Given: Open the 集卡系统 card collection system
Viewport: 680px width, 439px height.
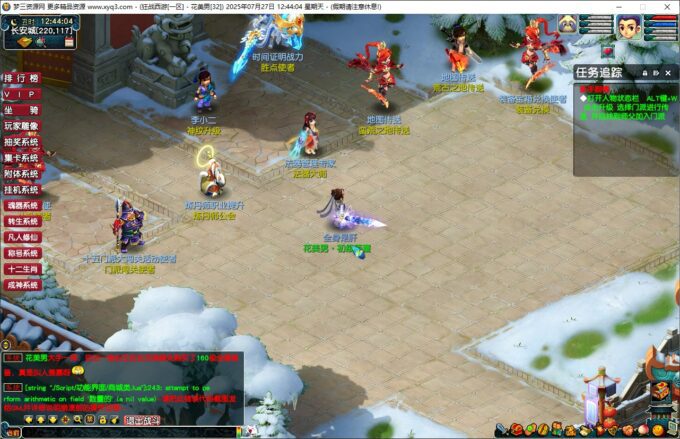Looking at the screenshot, I should (20, 158).
